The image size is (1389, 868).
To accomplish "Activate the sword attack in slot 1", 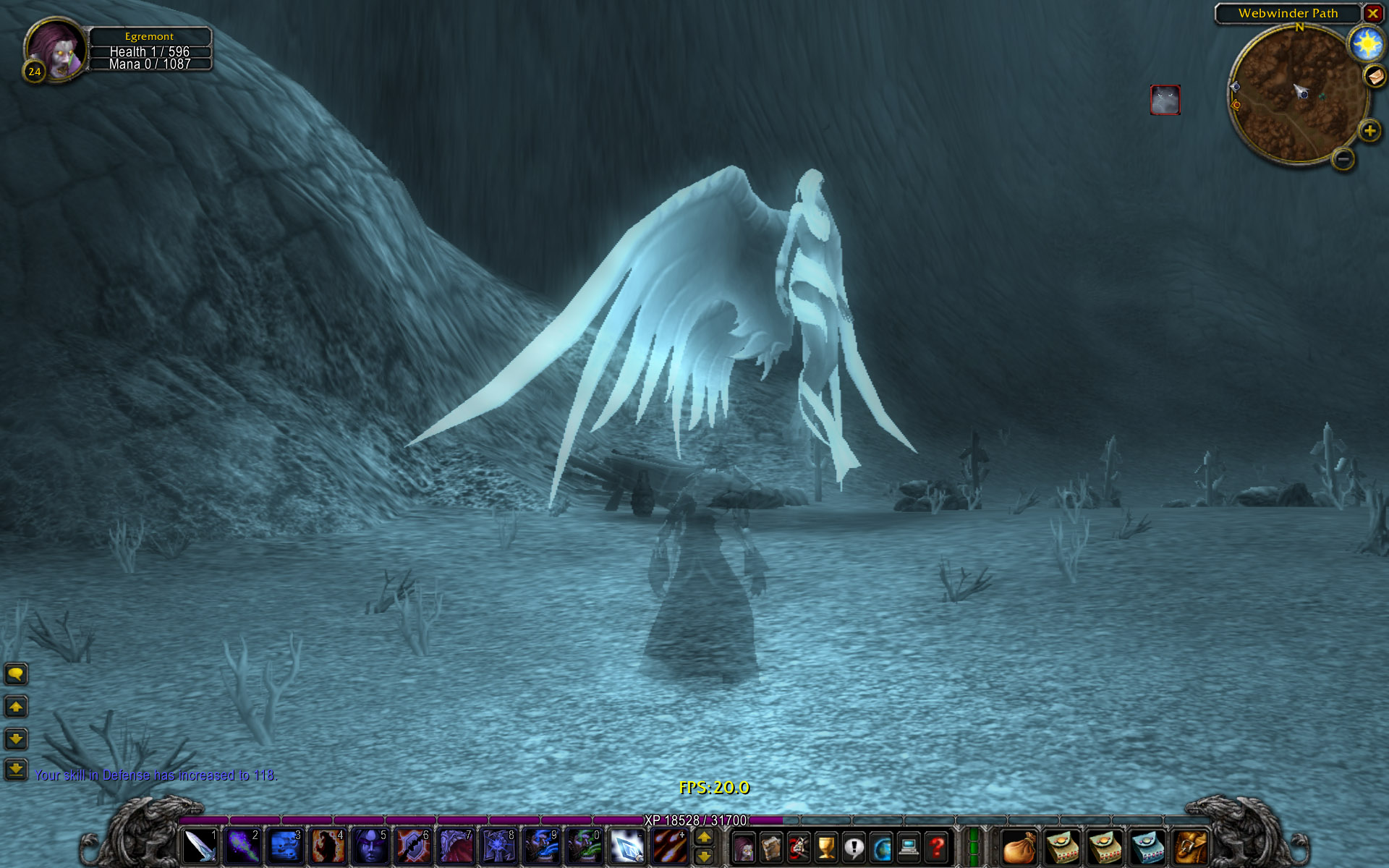I will coord(199,846).
